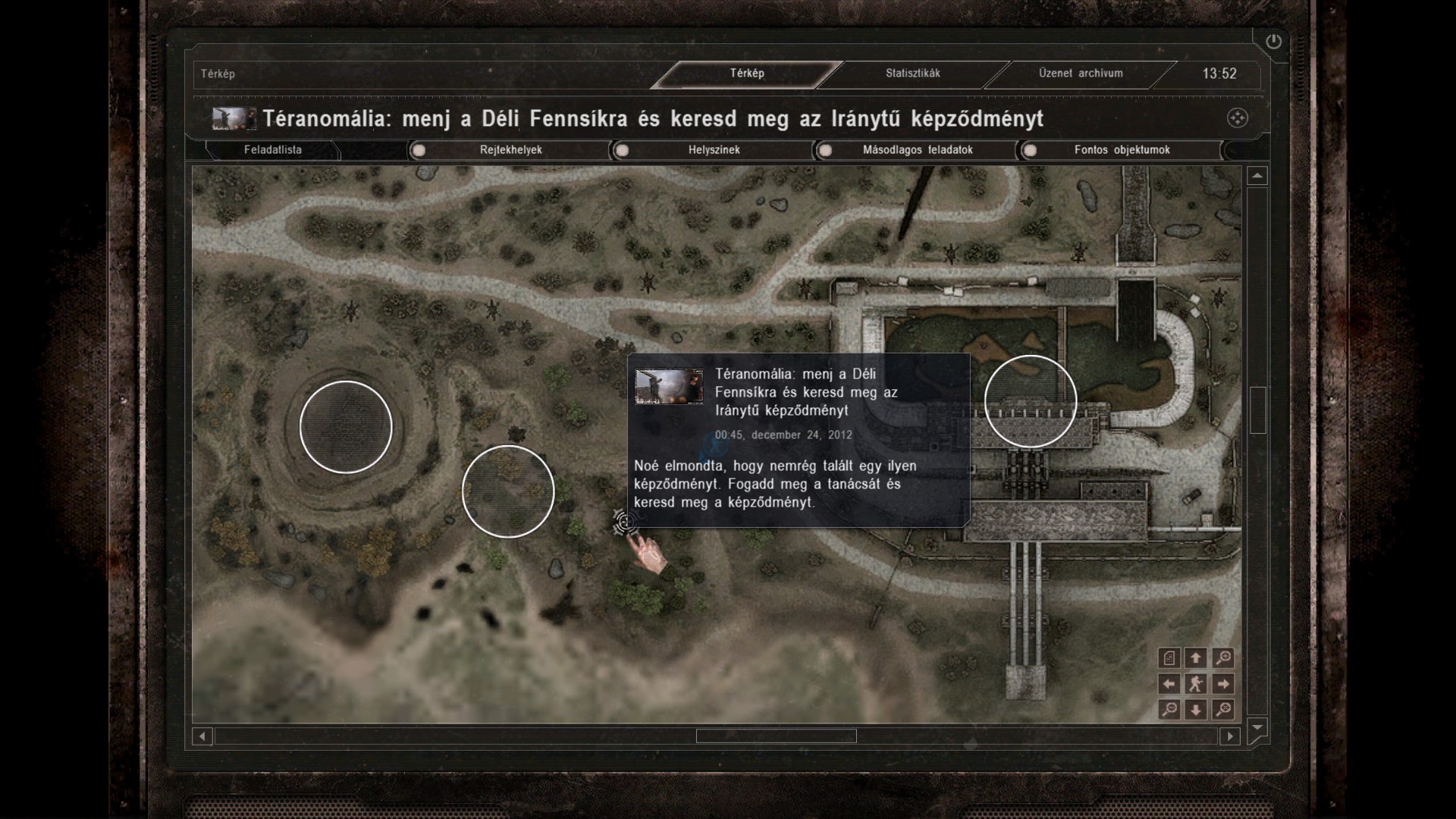Zoom out the map with minus magnifier

pyautogui.click(x=1169, y=710)
